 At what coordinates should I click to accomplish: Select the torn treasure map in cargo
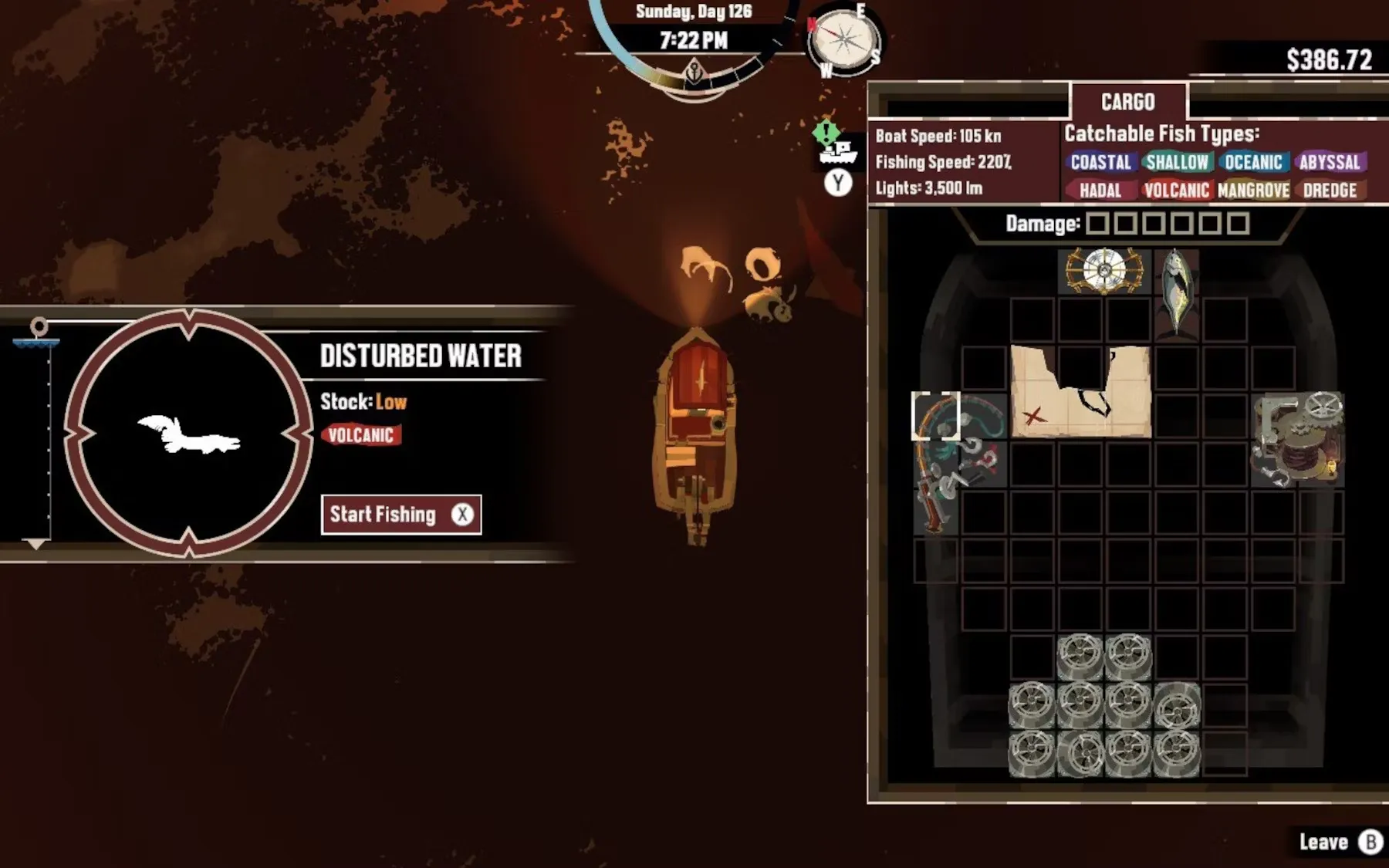(x=1080, y=392)
